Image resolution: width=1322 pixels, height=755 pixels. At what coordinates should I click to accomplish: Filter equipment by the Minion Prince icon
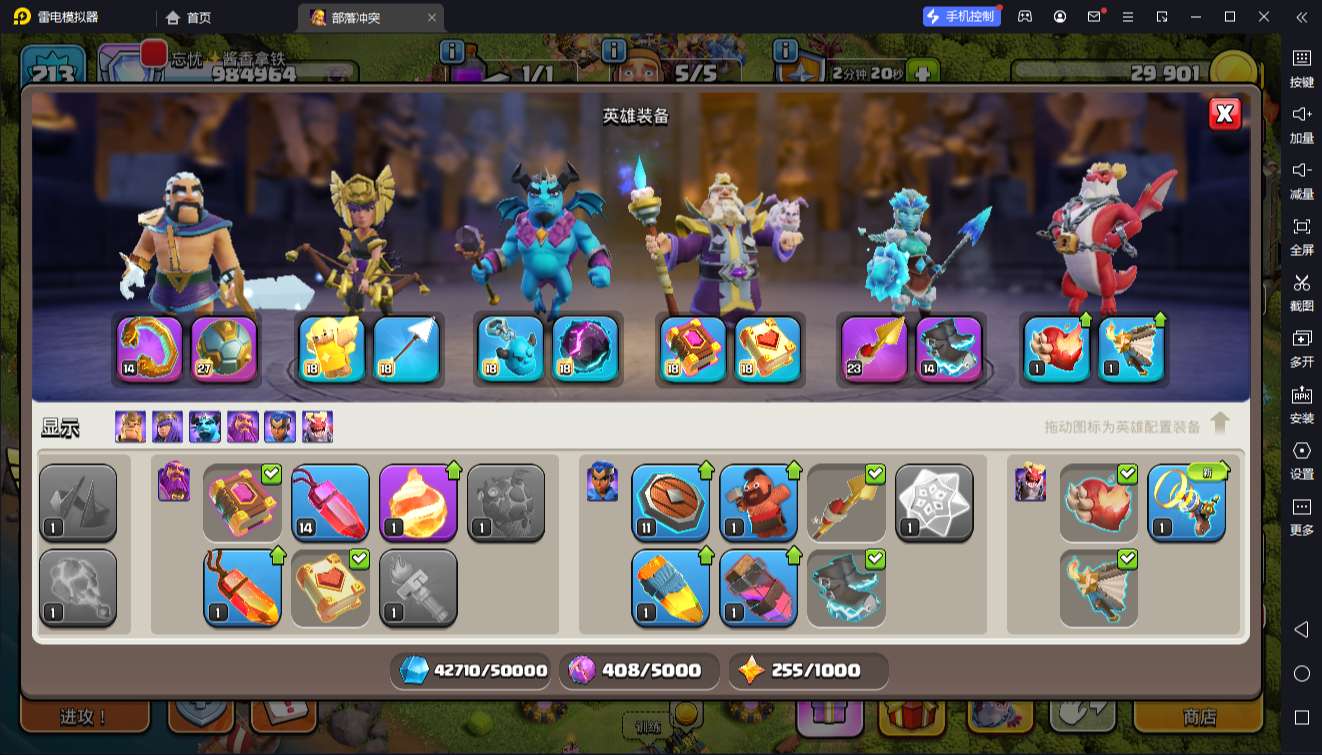point(205,427)
